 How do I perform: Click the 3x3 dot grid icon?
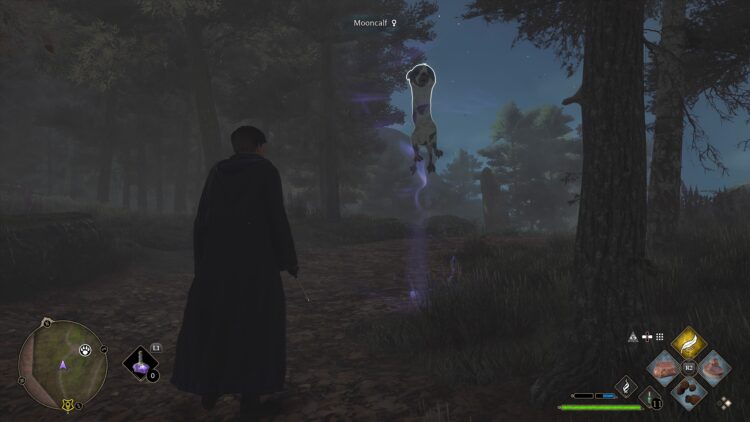pos(660,337)
